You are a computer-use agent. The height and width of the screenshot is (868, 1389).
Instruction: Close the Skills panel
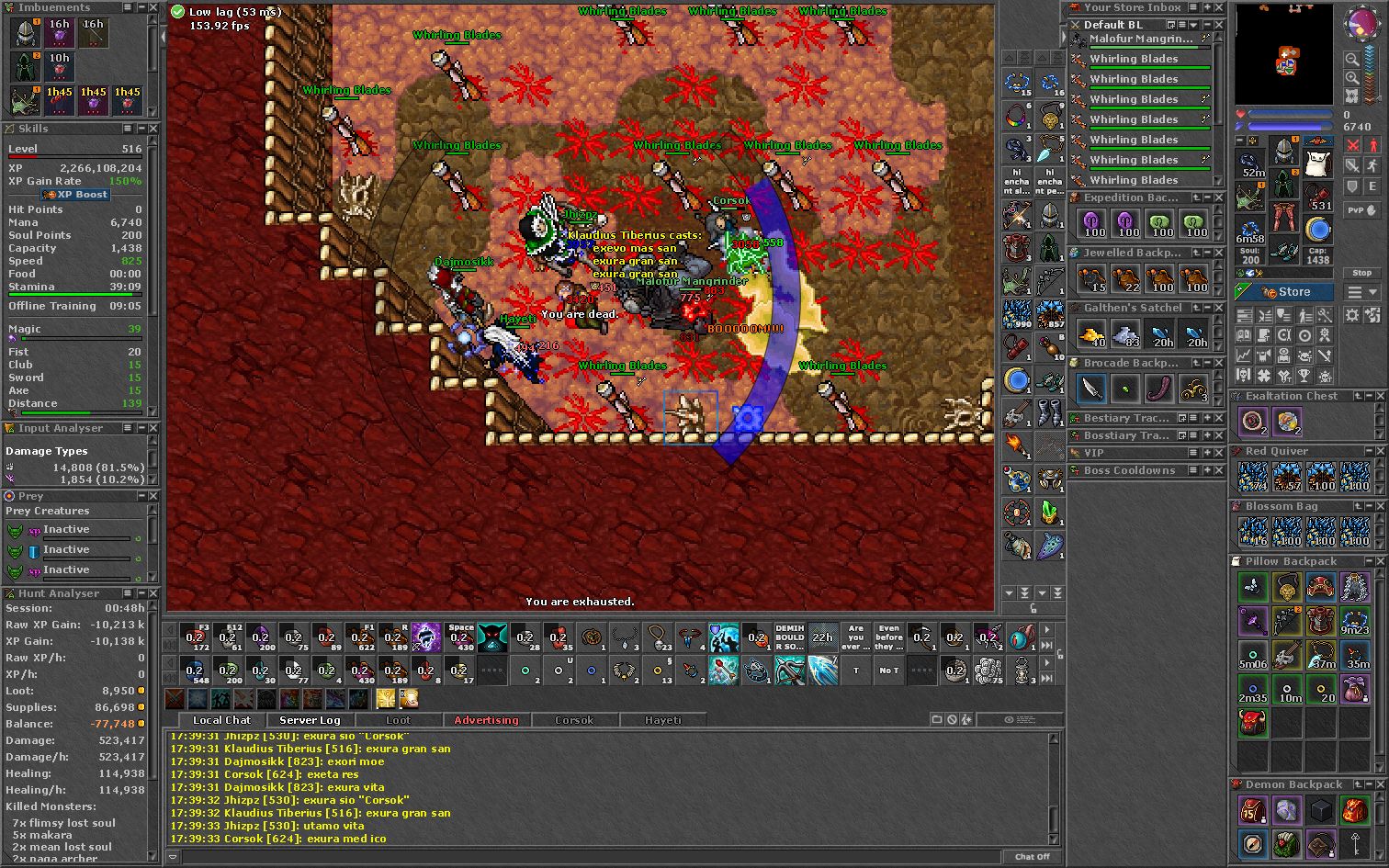[153, 129]
